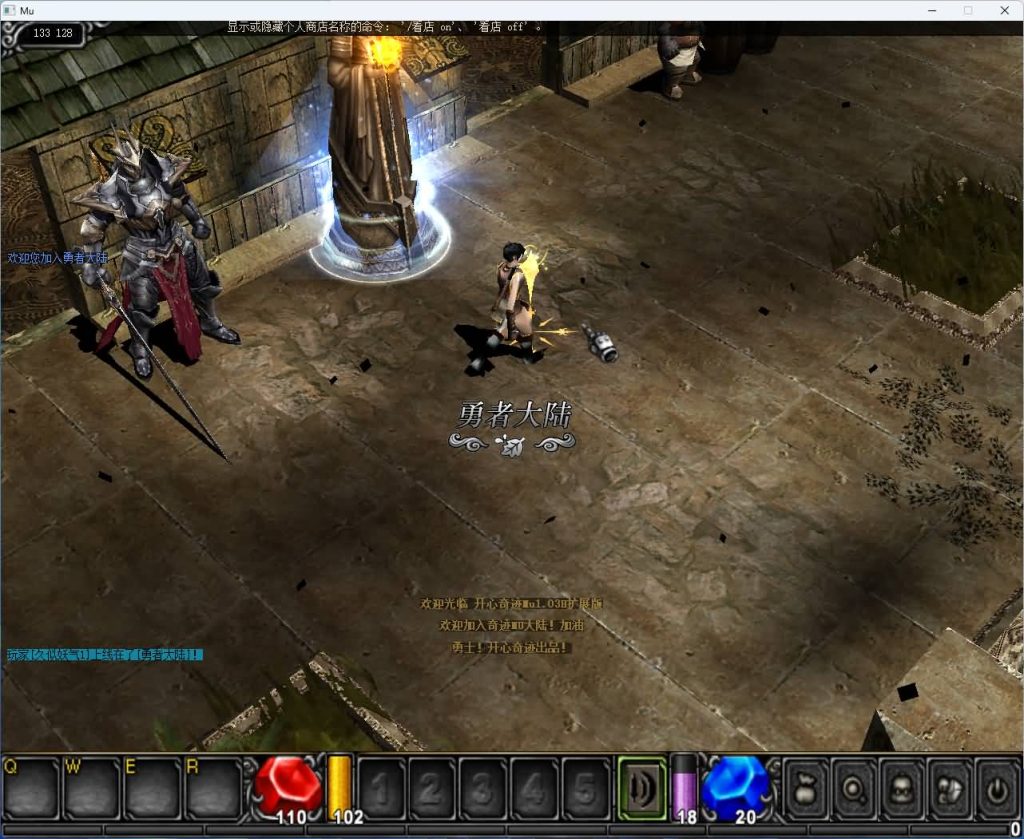The image size is (1024, 839).
Task: Close the Mu game window
Action: click(x=1004, y=10)
